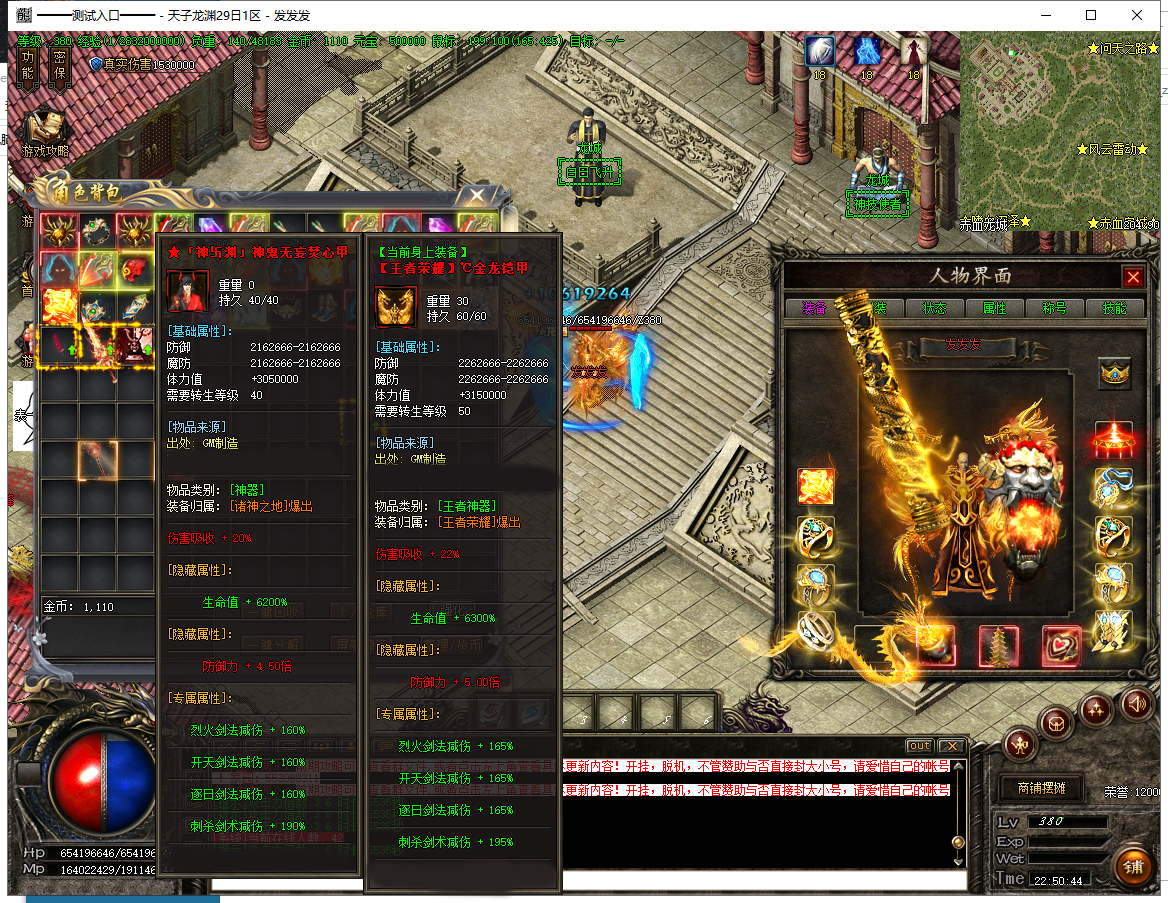The height and width of the screenshot is (903, 1168).
Task: Close the 人物界面 character panel
Action: click(x=1132, y=277)
